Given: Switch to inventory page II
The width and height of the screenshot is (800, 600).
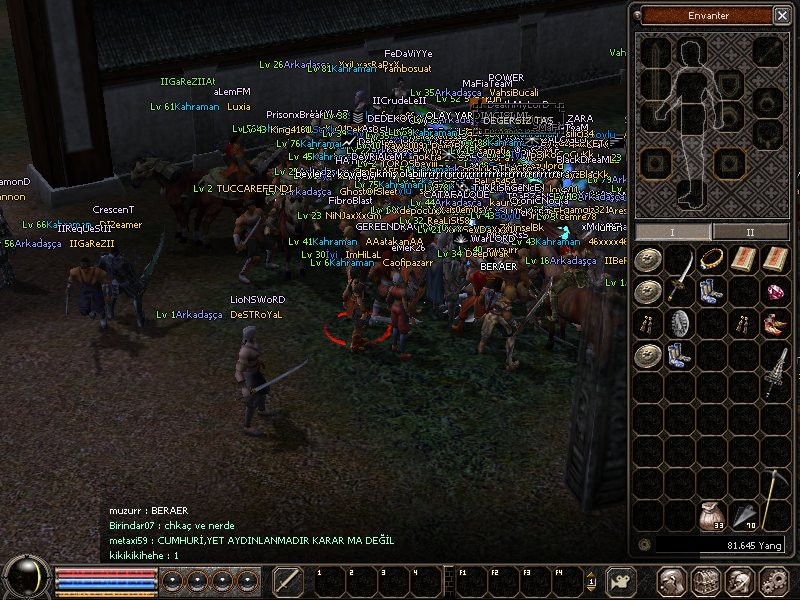Looking at the screenshot, I should (749, 232).
